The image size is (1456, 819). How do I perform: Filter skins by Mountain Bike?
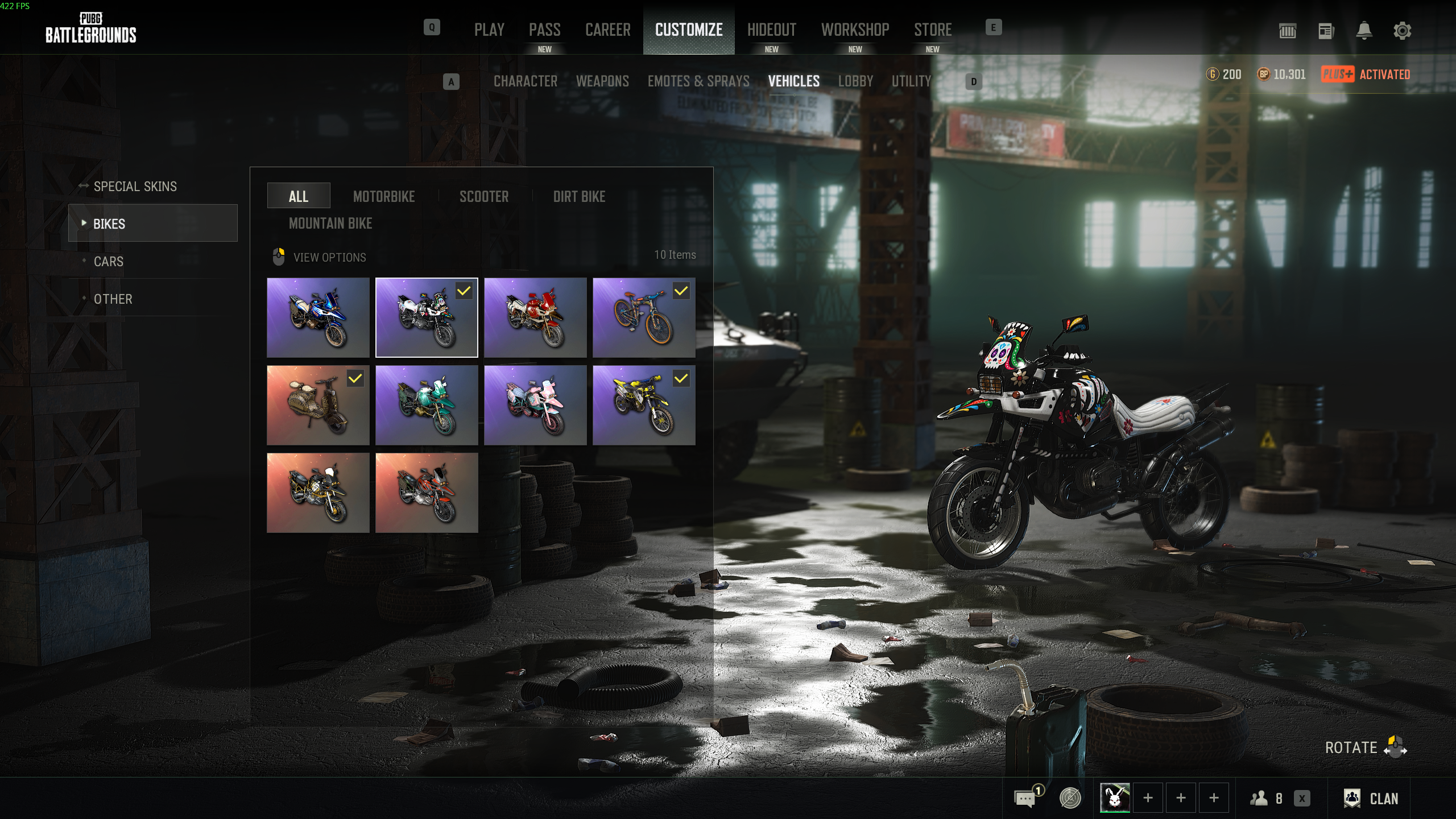click(x=330, y=224)
